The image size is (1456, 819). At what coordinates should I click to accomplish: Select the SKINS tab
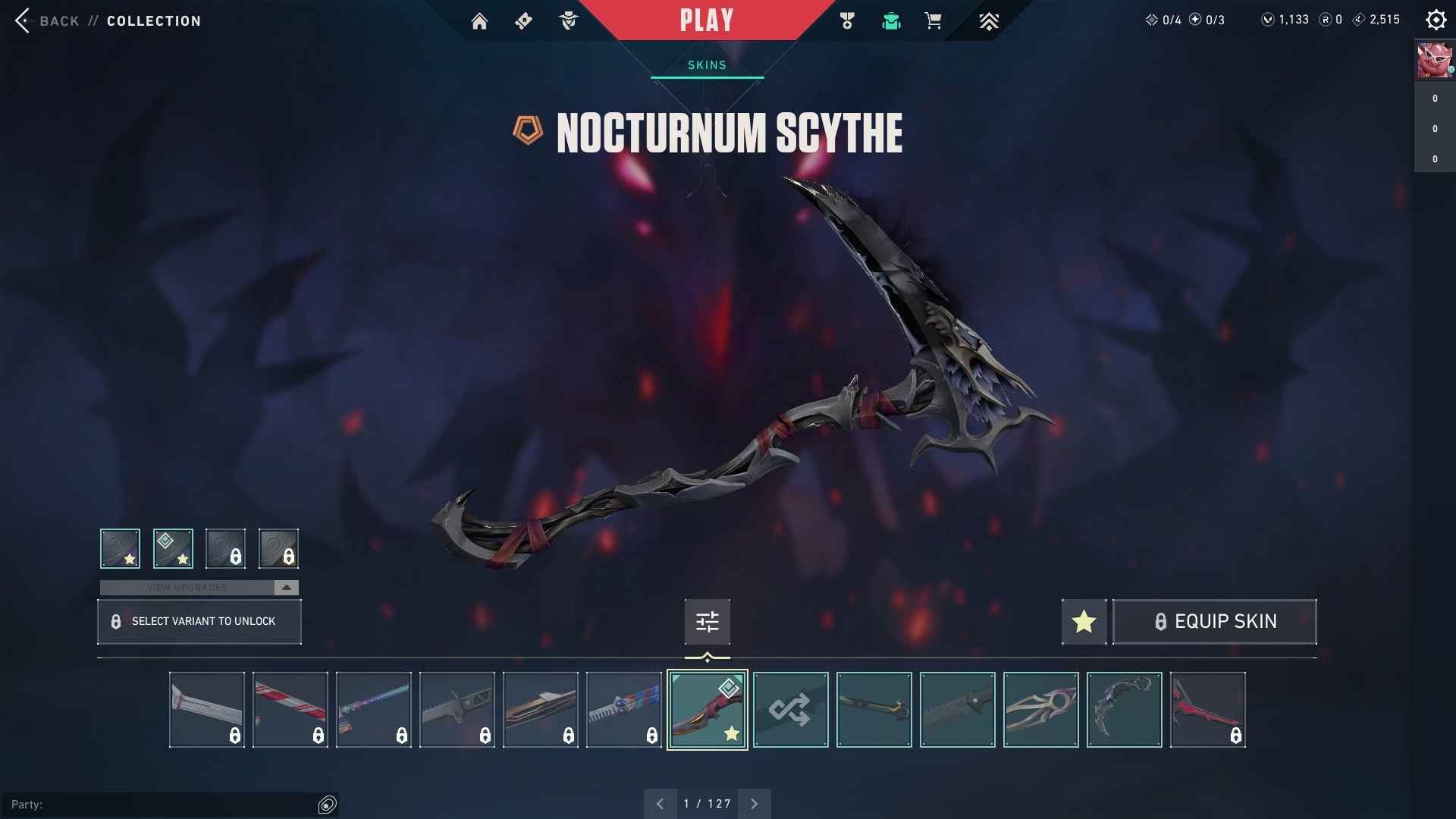pyautogui.click(x=706, y=64)
